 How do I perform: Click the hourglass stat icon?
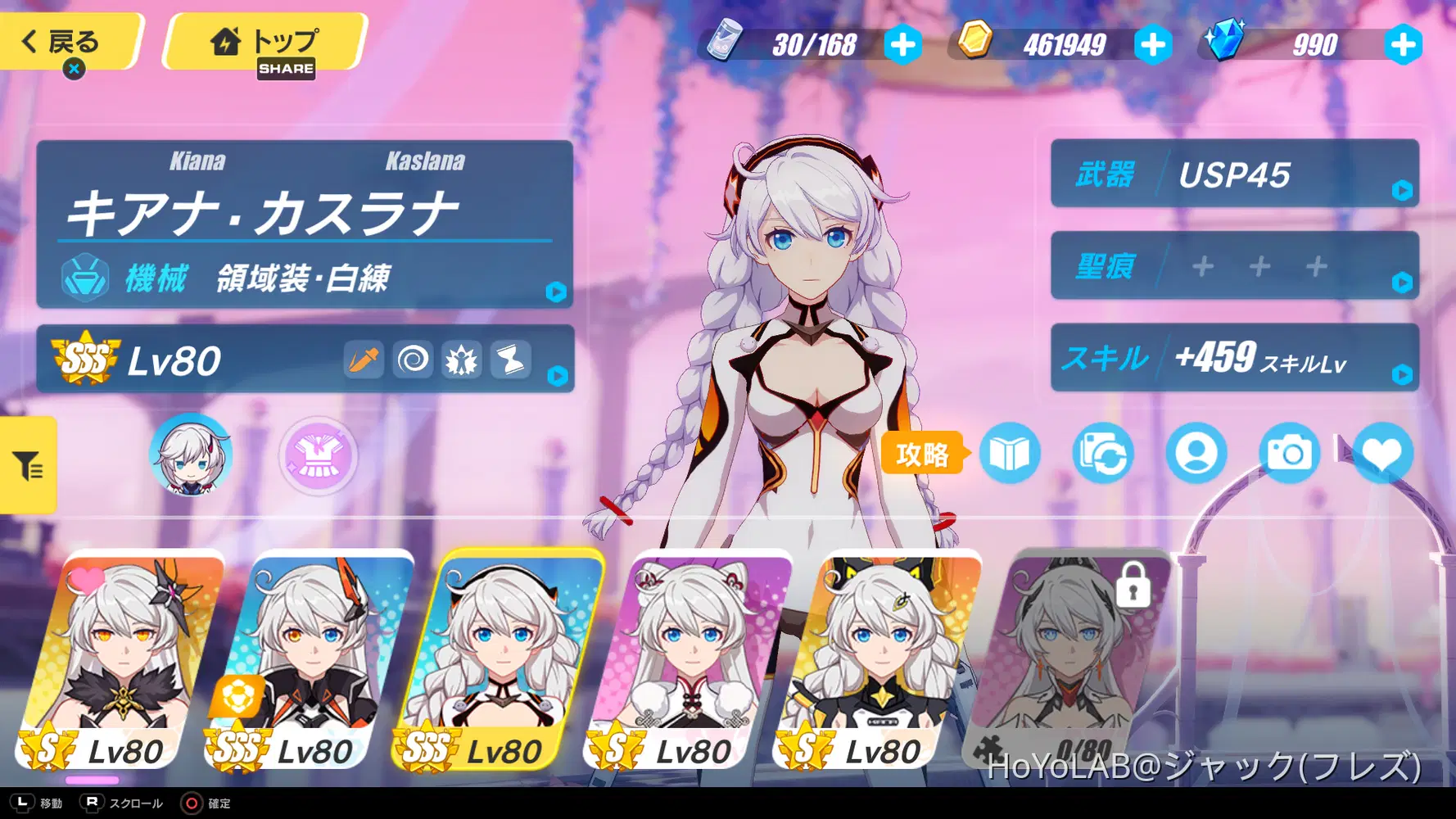pyautogui.click(x=512, y=359)
